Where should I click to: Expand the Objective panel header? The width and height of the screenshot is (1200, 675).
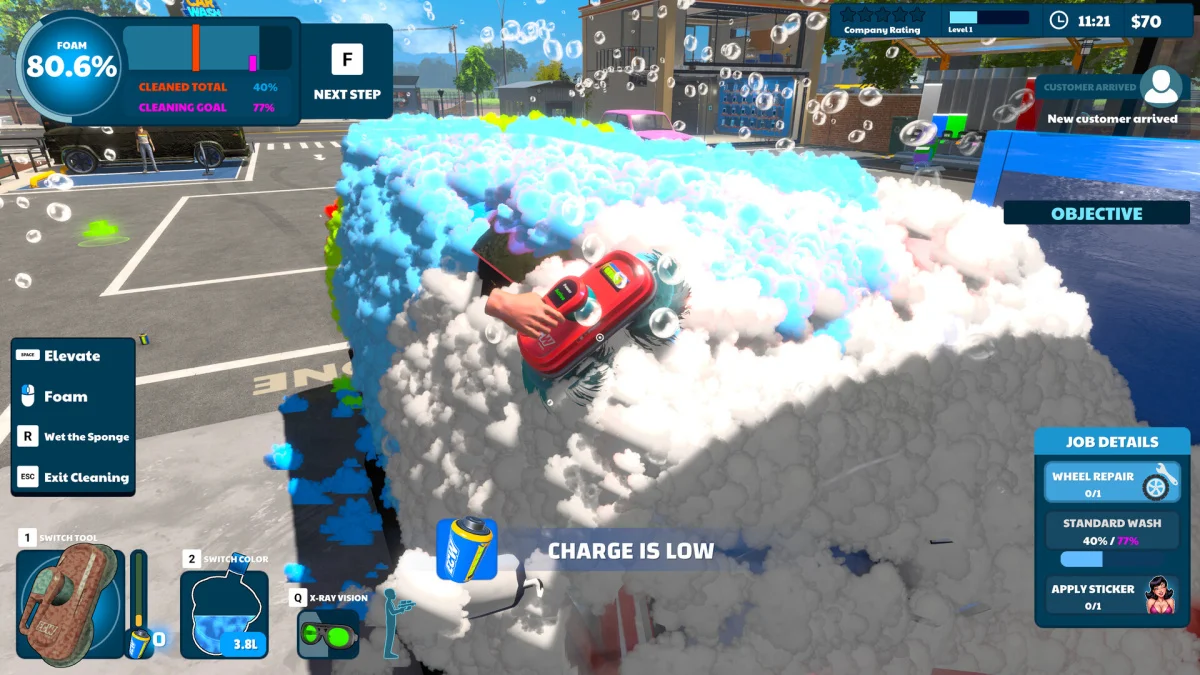(1096, 213)
